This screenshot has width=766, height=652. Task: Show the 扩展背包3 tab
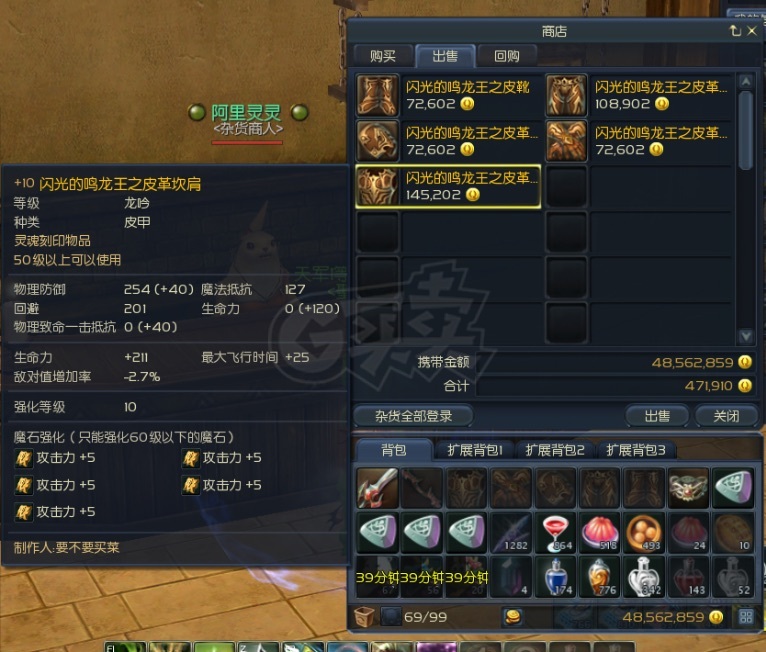pos(635,450)
